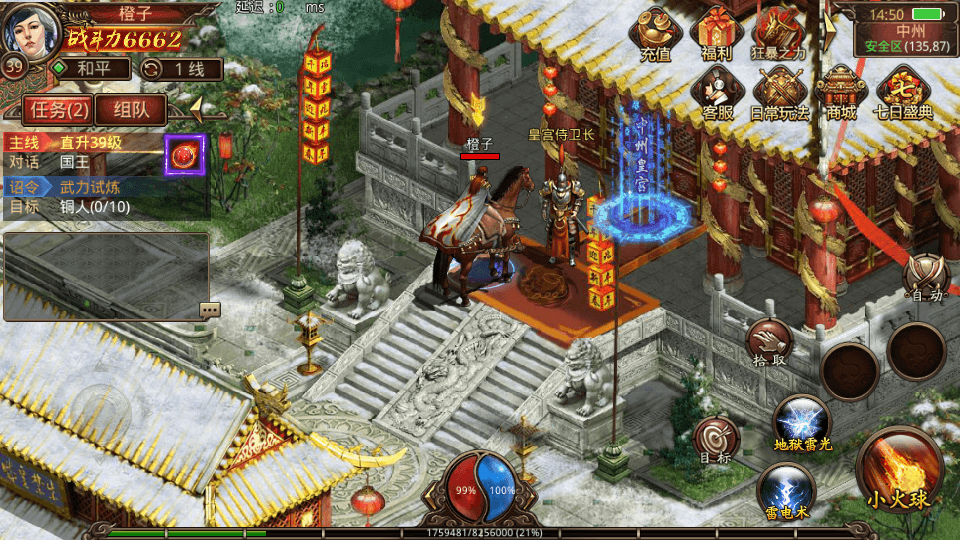Open the 商城 store
The height and width of the screenshot is (540, 960).
[841, 92]
